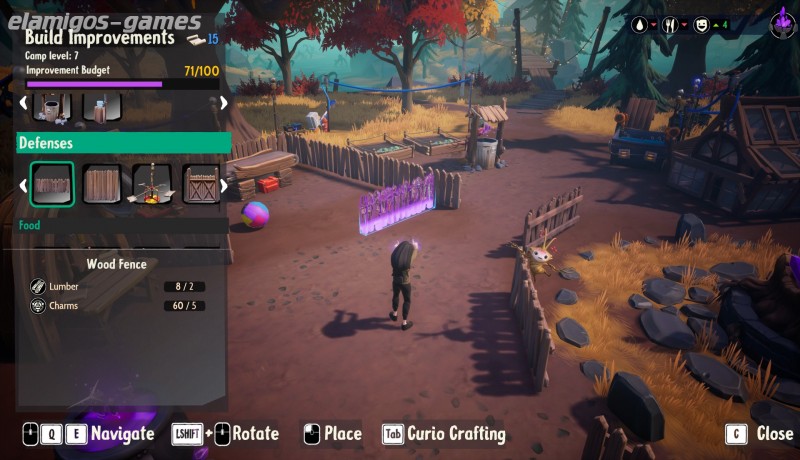The width and height of the screenshot is (800, 460).
Task: Click the smiling mask morale icon
Action: point(701,24)
